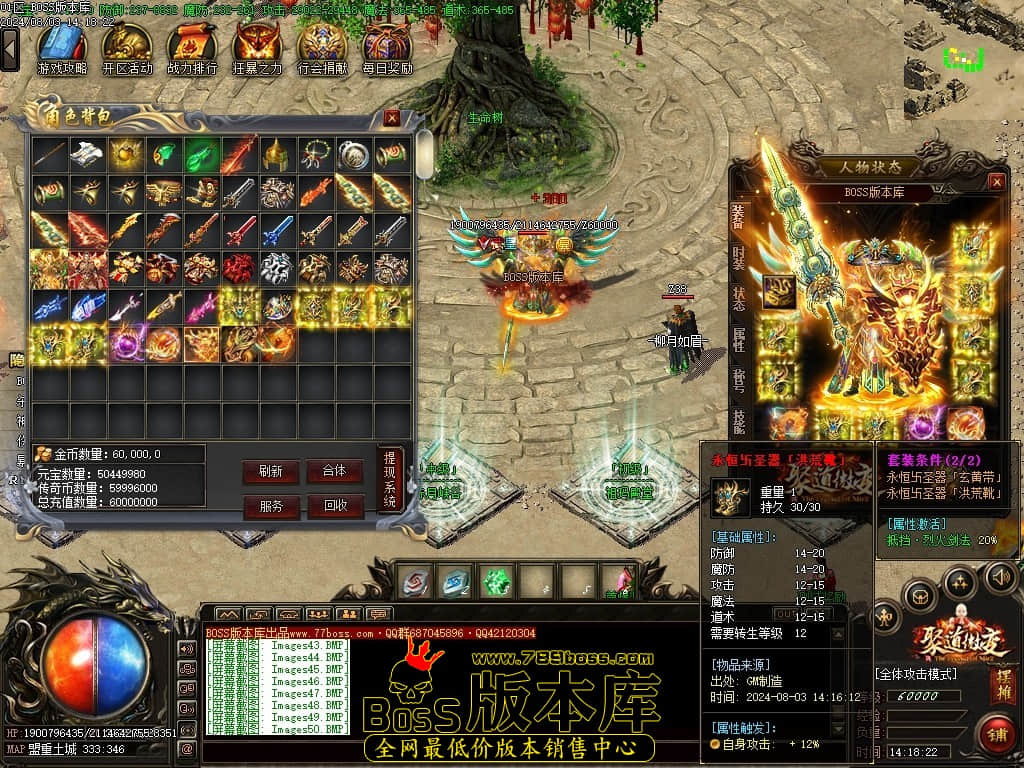1024x768 pixels.
Task: Click the 合体 merge button
Action: 334,471
